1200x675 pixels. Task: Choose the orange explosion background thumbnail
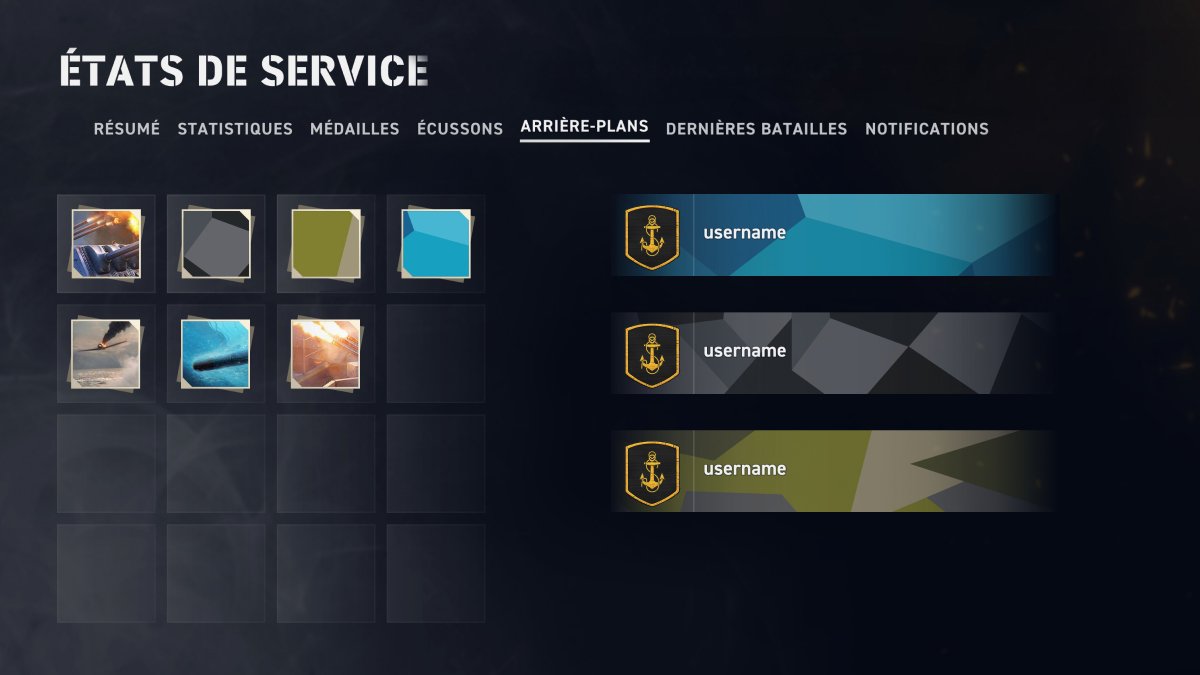(x=326, y=353)
